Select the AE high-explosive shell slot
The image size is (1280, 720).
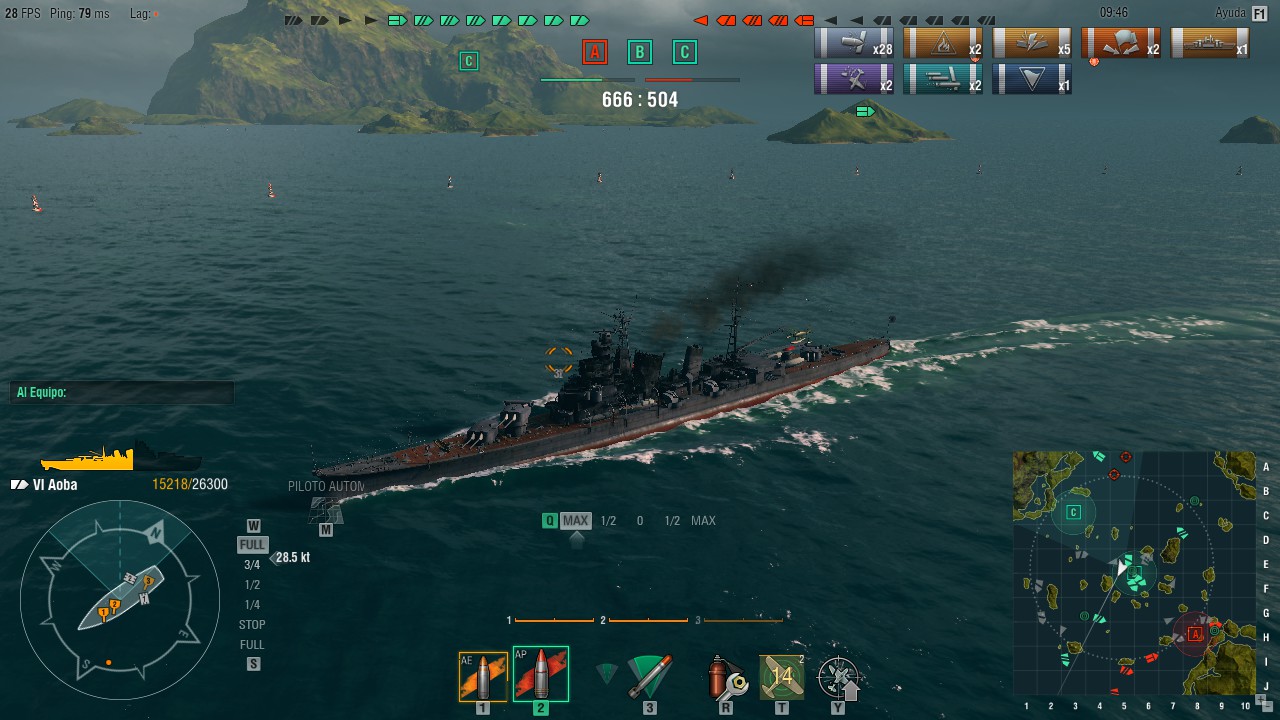483,677
